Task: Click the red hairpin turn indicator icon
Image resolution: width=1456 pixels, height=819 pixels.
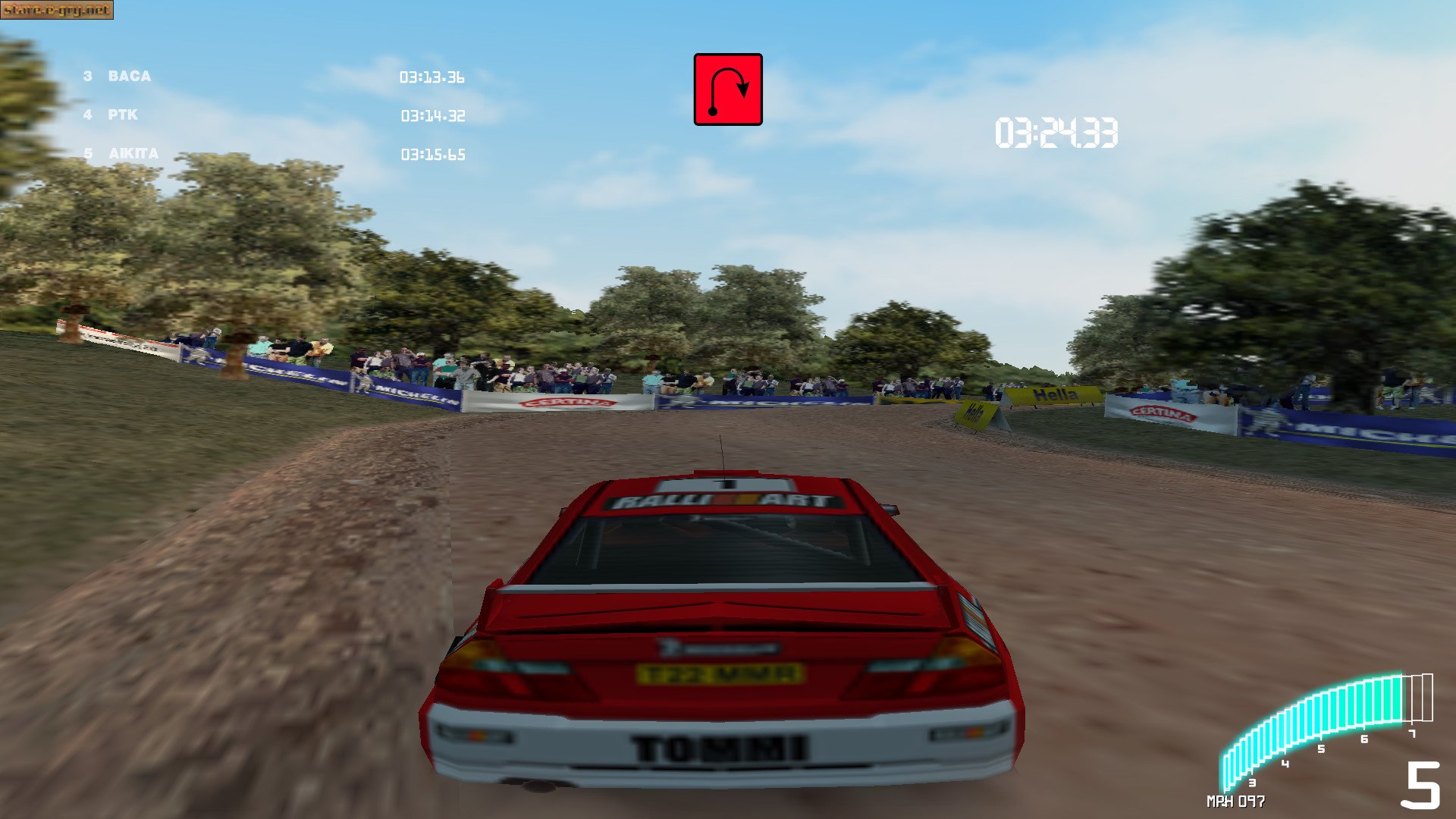Action: click(727, 90)
